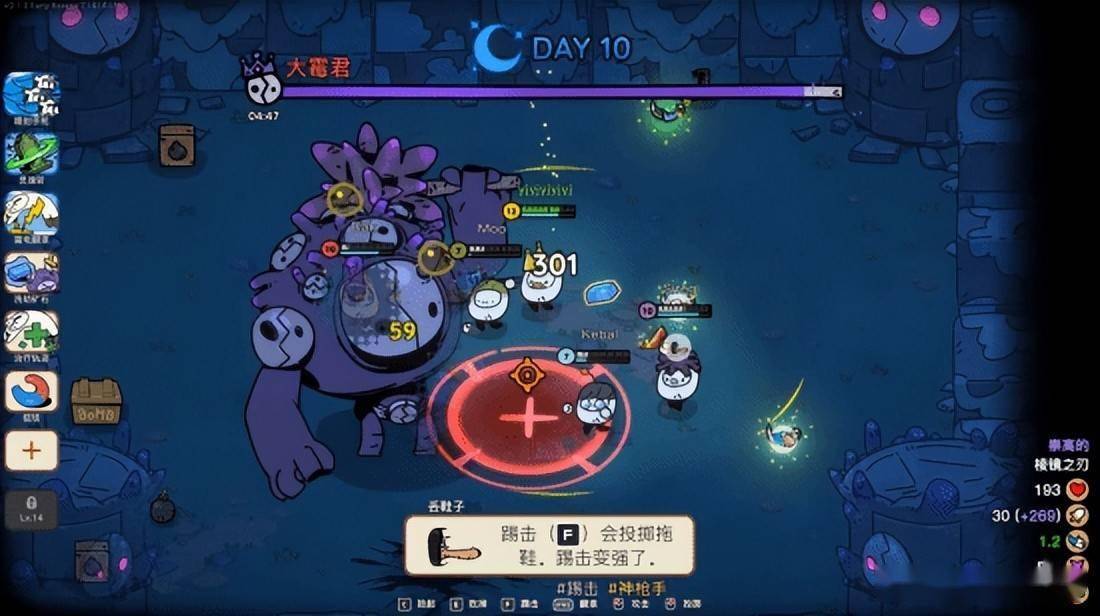
Task: Open the empty plus slot
Action: coord(31,451)
